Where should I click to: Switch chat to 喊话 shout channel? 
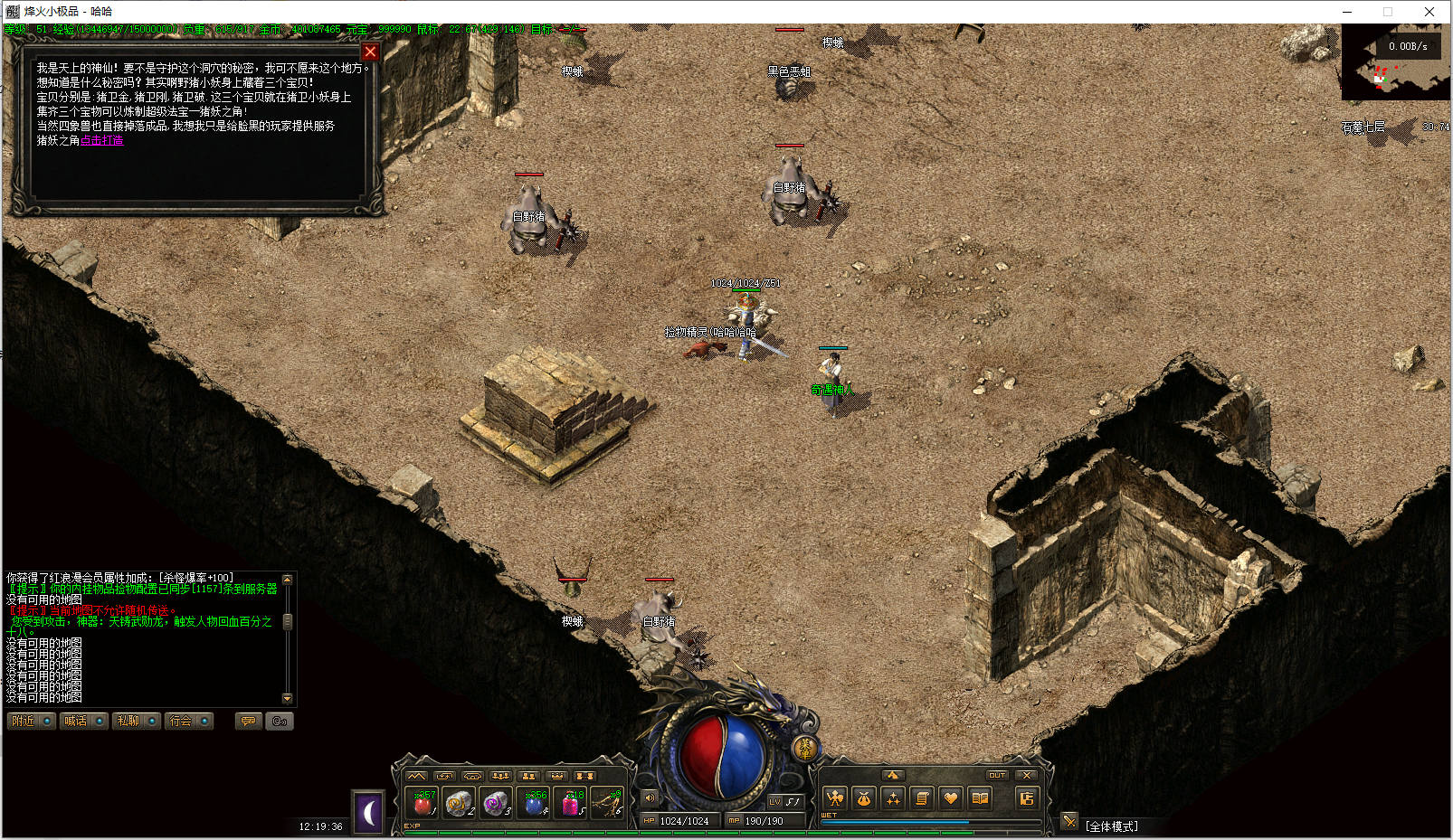click(x=83, y=721)
